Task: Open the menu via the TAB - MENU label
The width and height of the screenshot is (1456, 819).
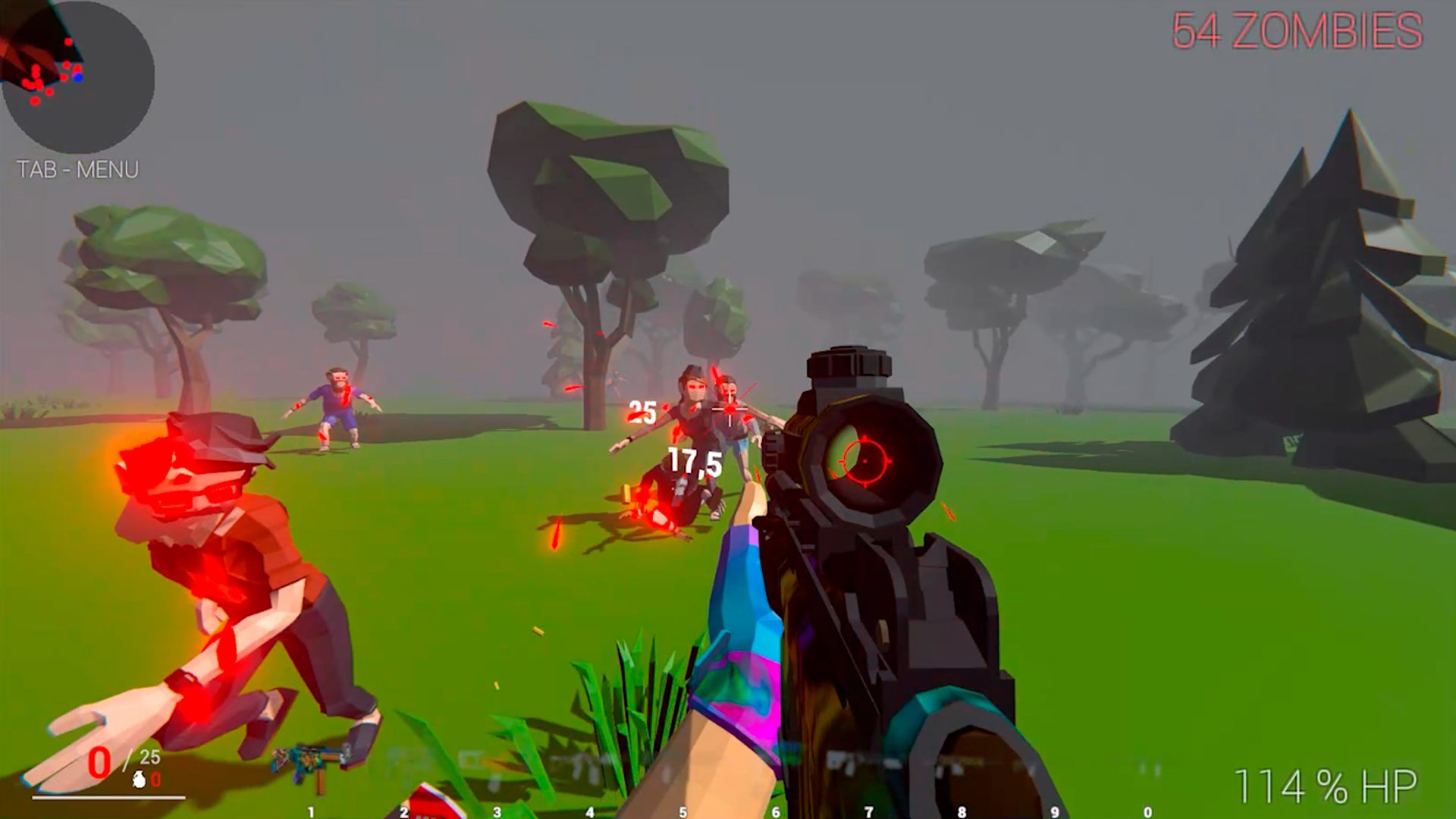Action: click(78, 168)
